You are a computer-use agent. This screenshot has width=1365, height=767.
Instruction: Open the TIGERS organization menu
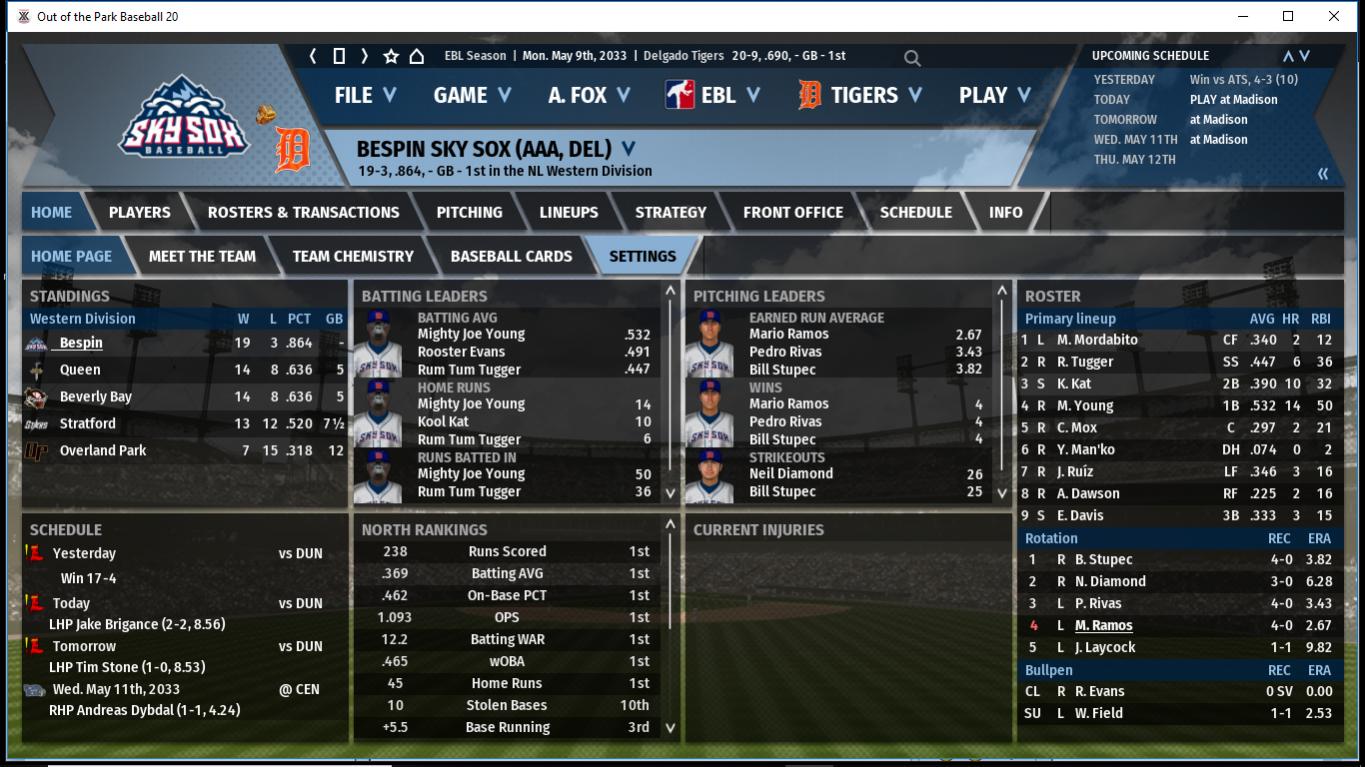(x=863, y=95)
